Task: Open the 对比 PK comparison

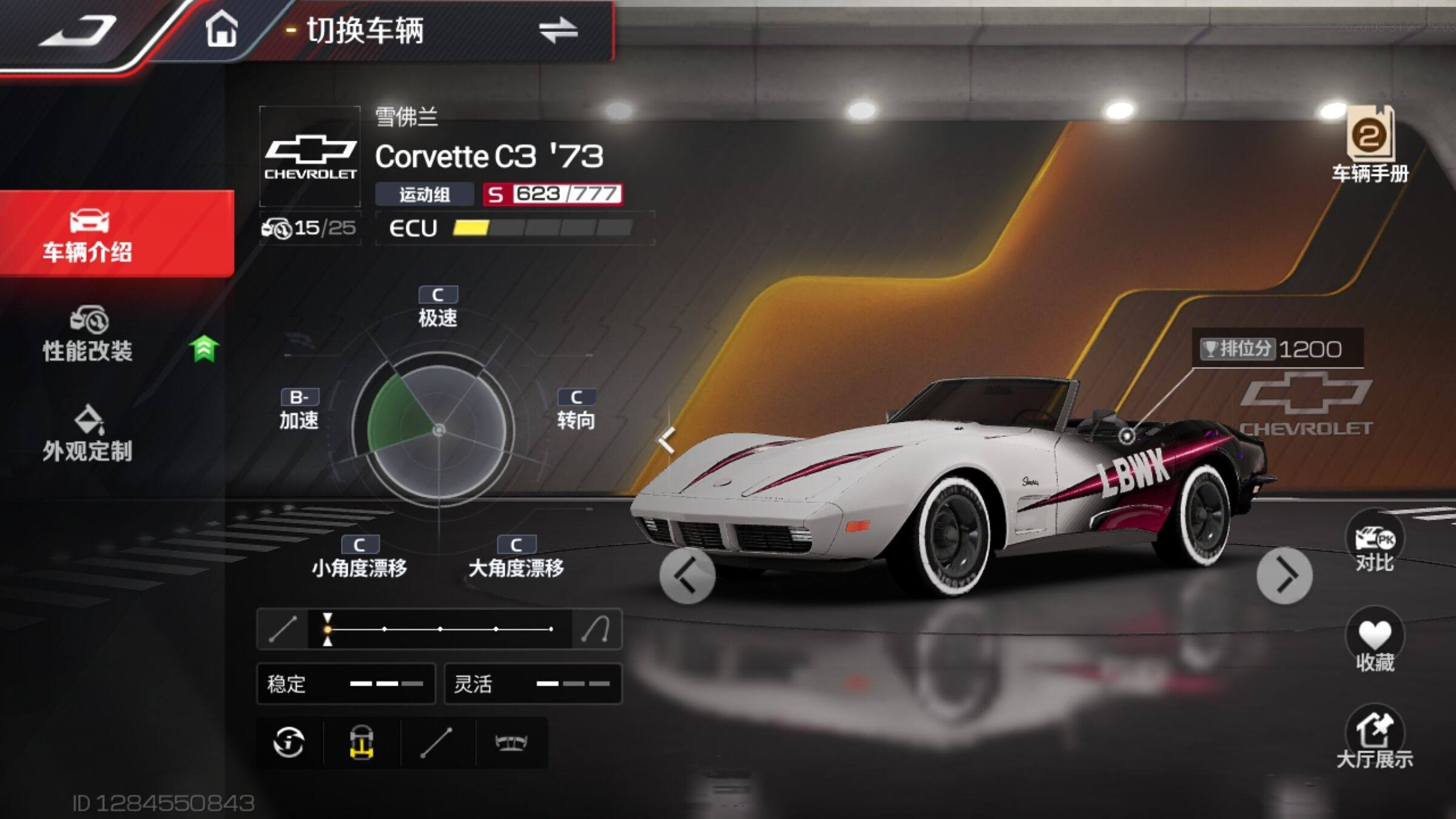Action: [1374, 544]
